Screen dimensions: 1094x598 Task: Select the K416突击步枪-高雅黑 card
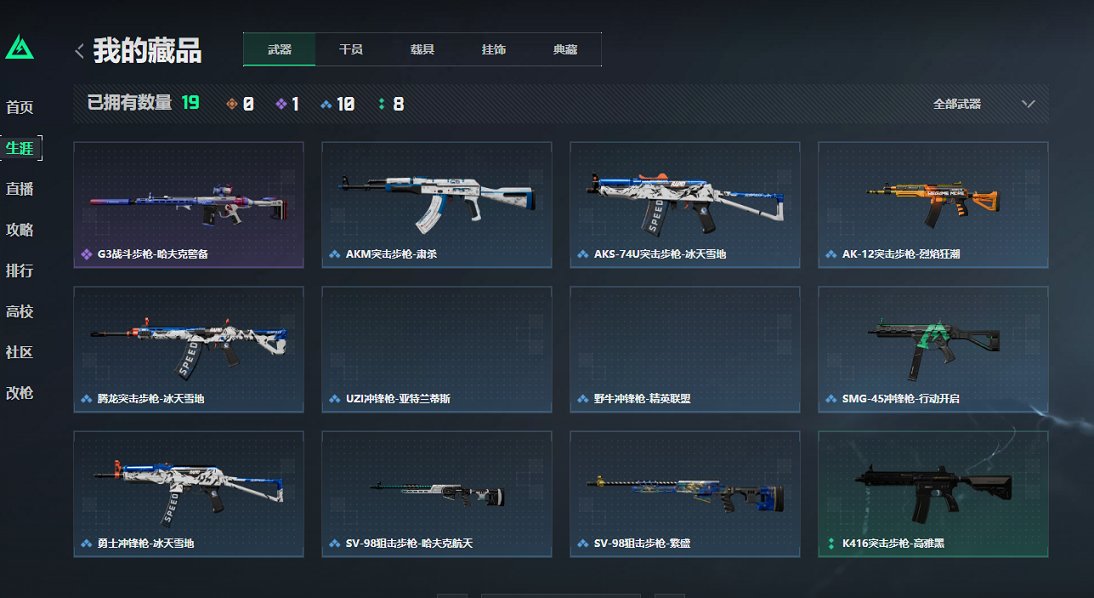coord(932,493)
